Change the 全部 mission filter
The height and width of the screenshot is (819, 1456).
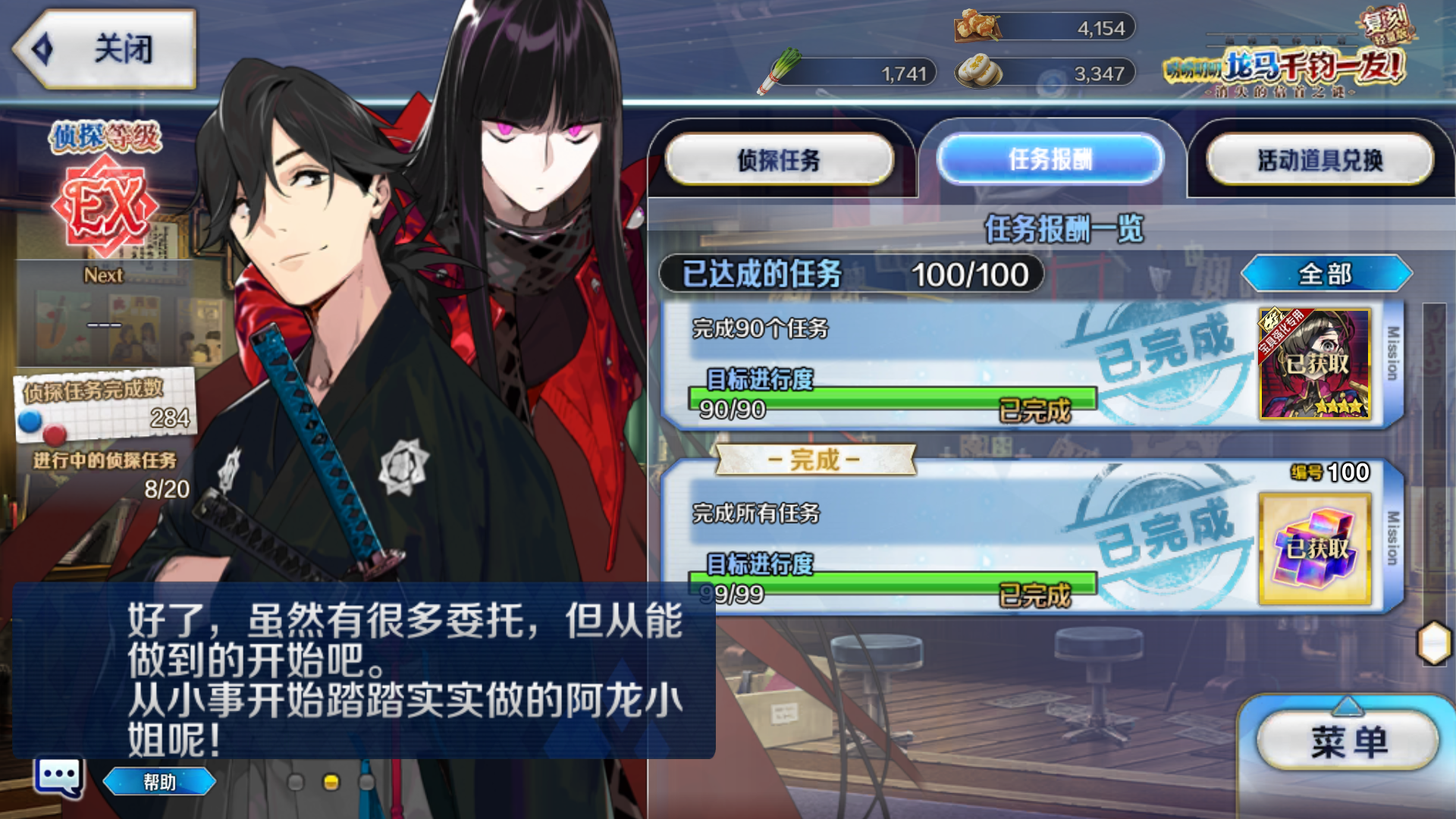coord(1326,274)
